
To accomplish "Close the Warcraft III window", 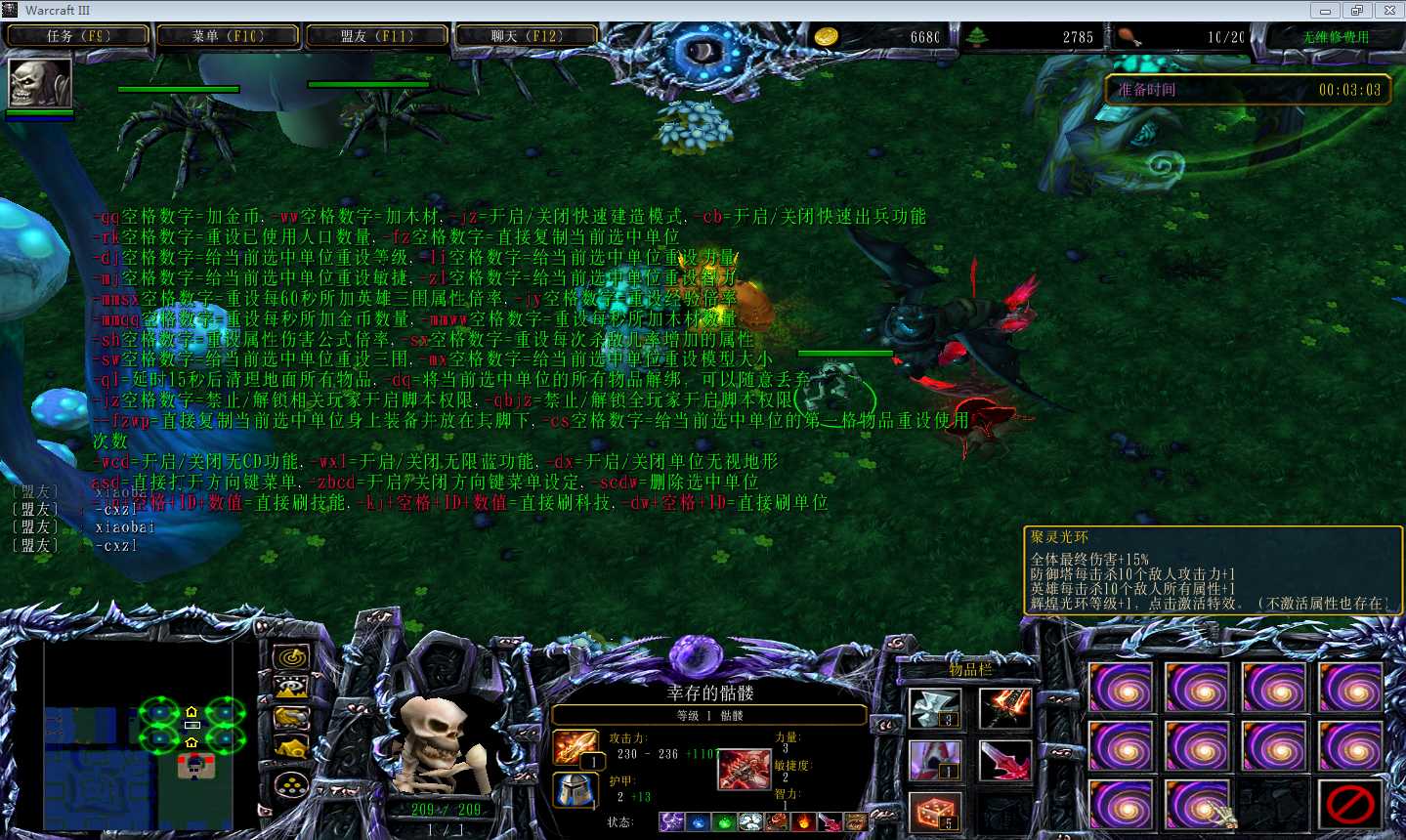I will [x=1389, y=11].
